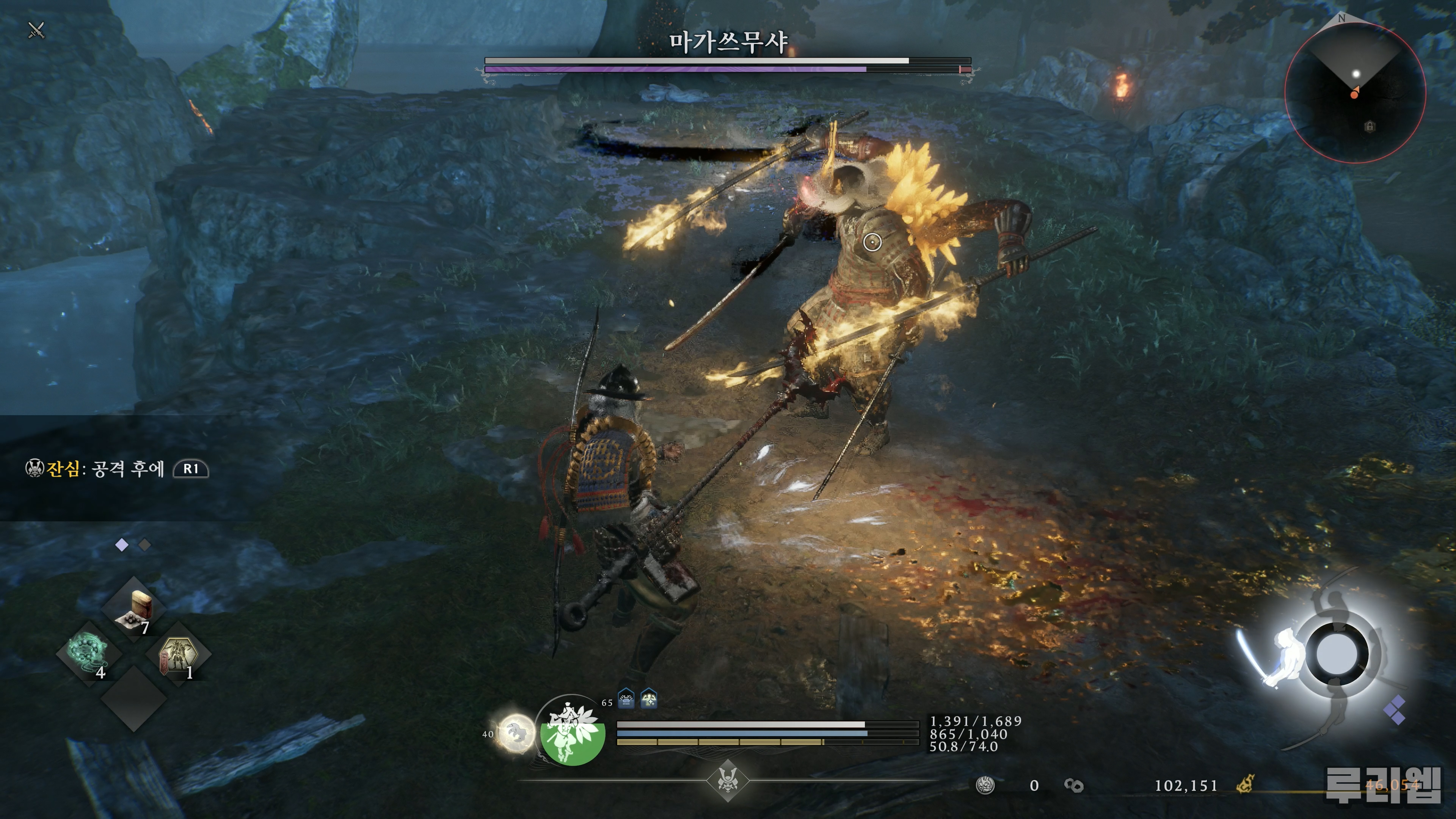This screenshot has width=1456, height=819.
Task: Select the second blue status buff icon
Action: point(648,699)
